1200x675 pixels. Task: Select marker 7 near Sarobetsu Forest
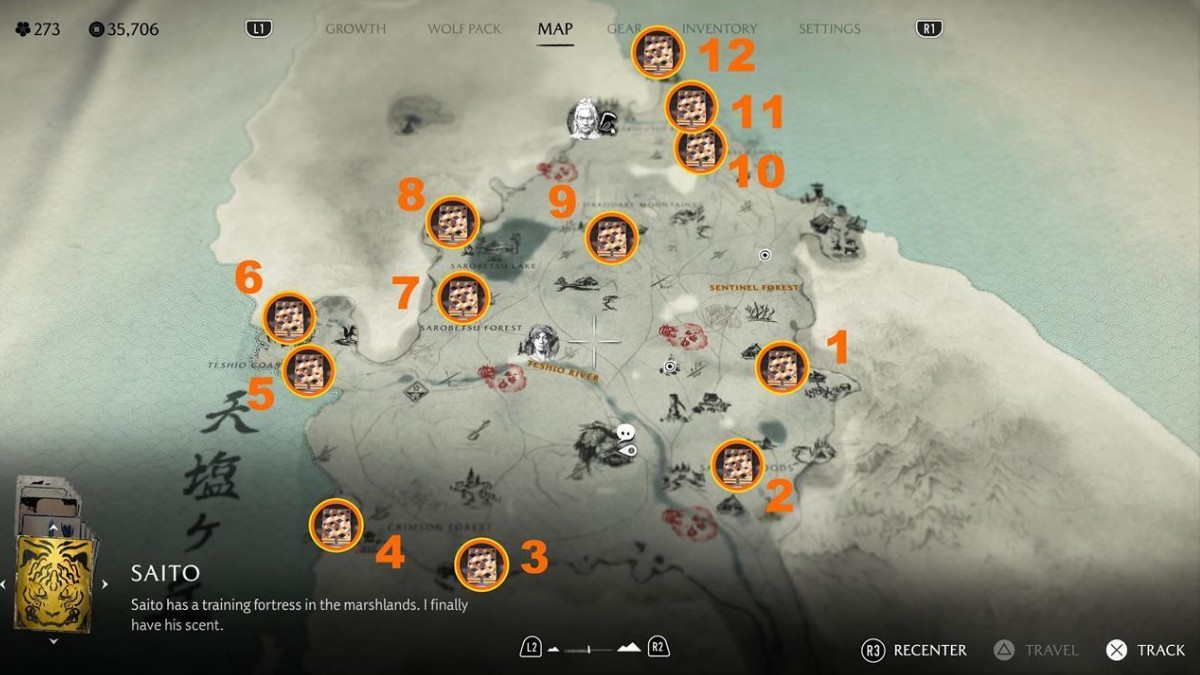click(x=463, y=297)
